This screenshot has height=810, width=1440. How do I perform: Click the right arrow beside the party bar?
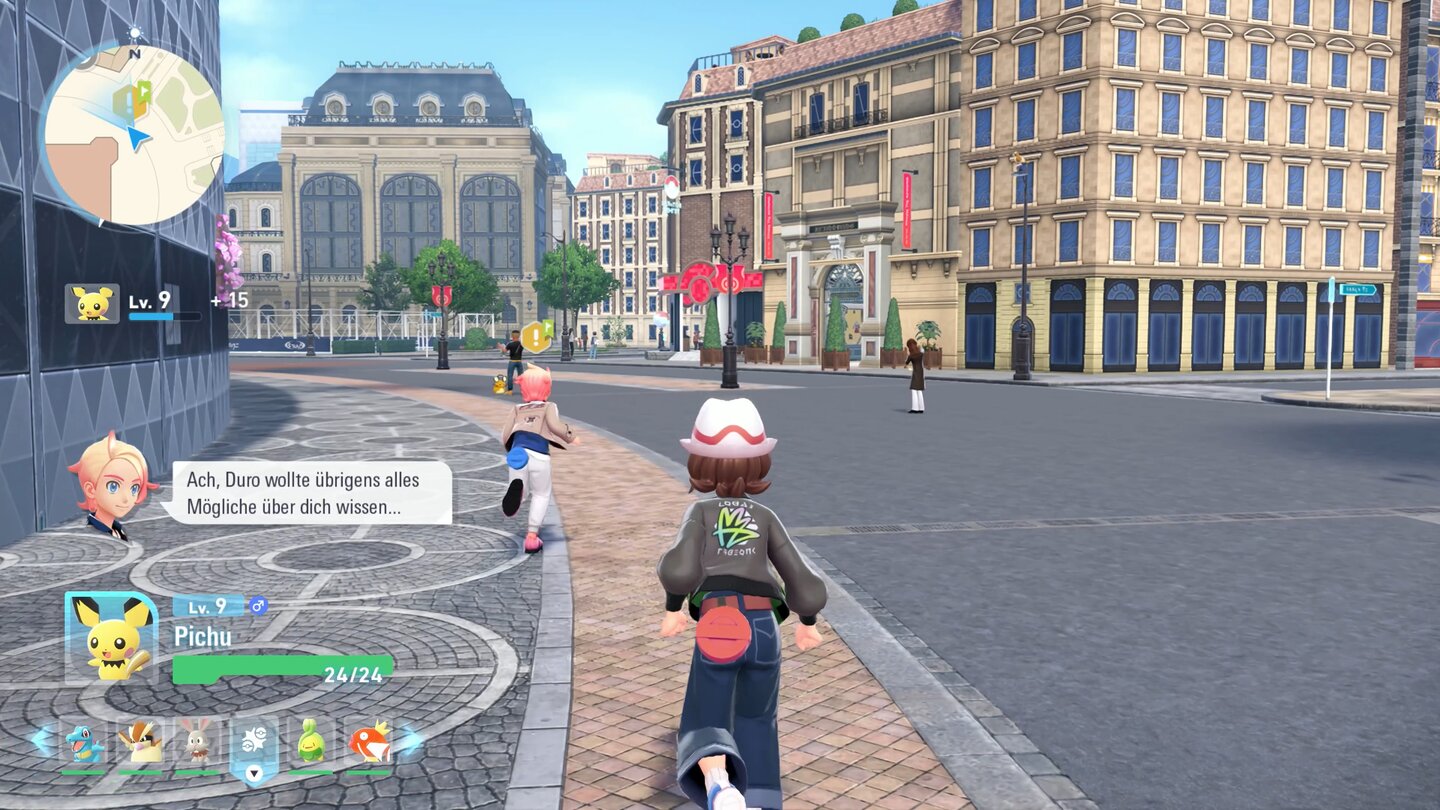(x=412, y=742)
